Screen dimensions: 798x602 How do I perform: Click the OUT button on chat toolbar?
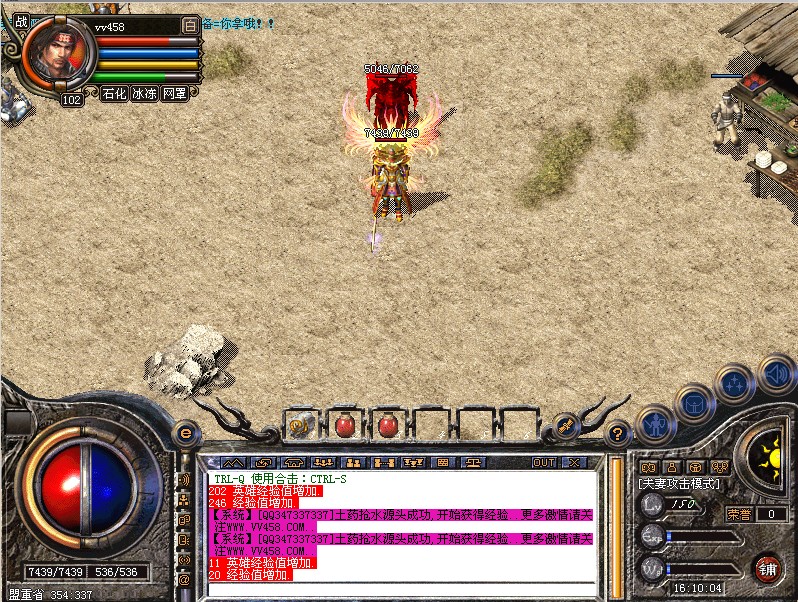tap(544, 463)
